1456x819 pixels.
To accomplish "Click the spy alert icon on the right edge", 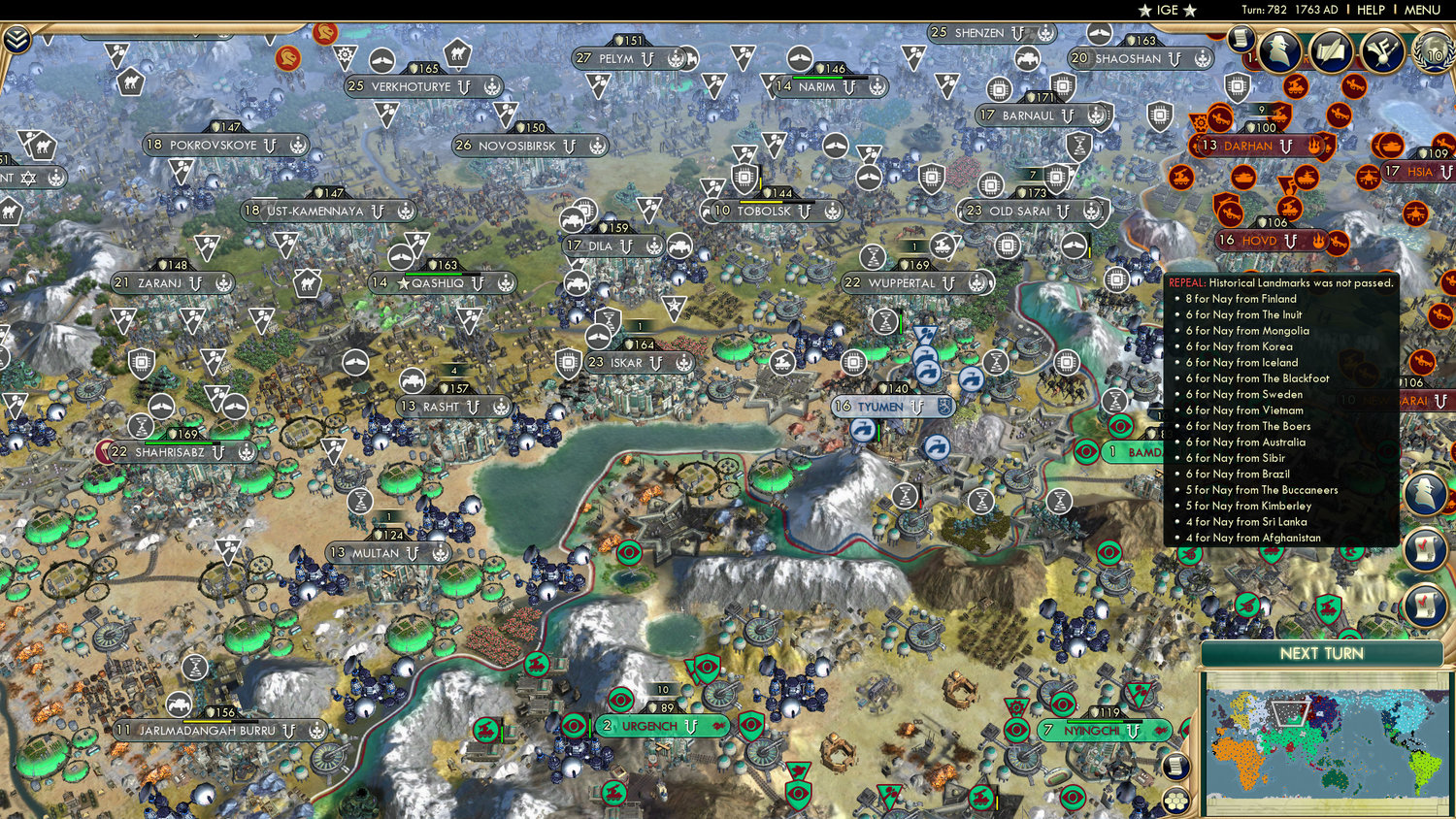I will pyautogui.click(x=1427, y=493).
